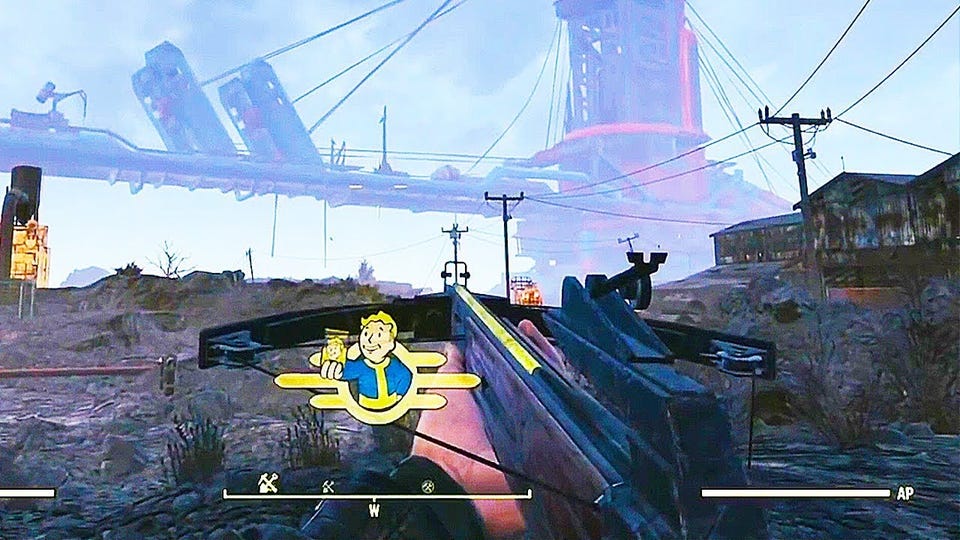Select the small crossed-tools compass marker
The image size is (960, 540).
327,486
